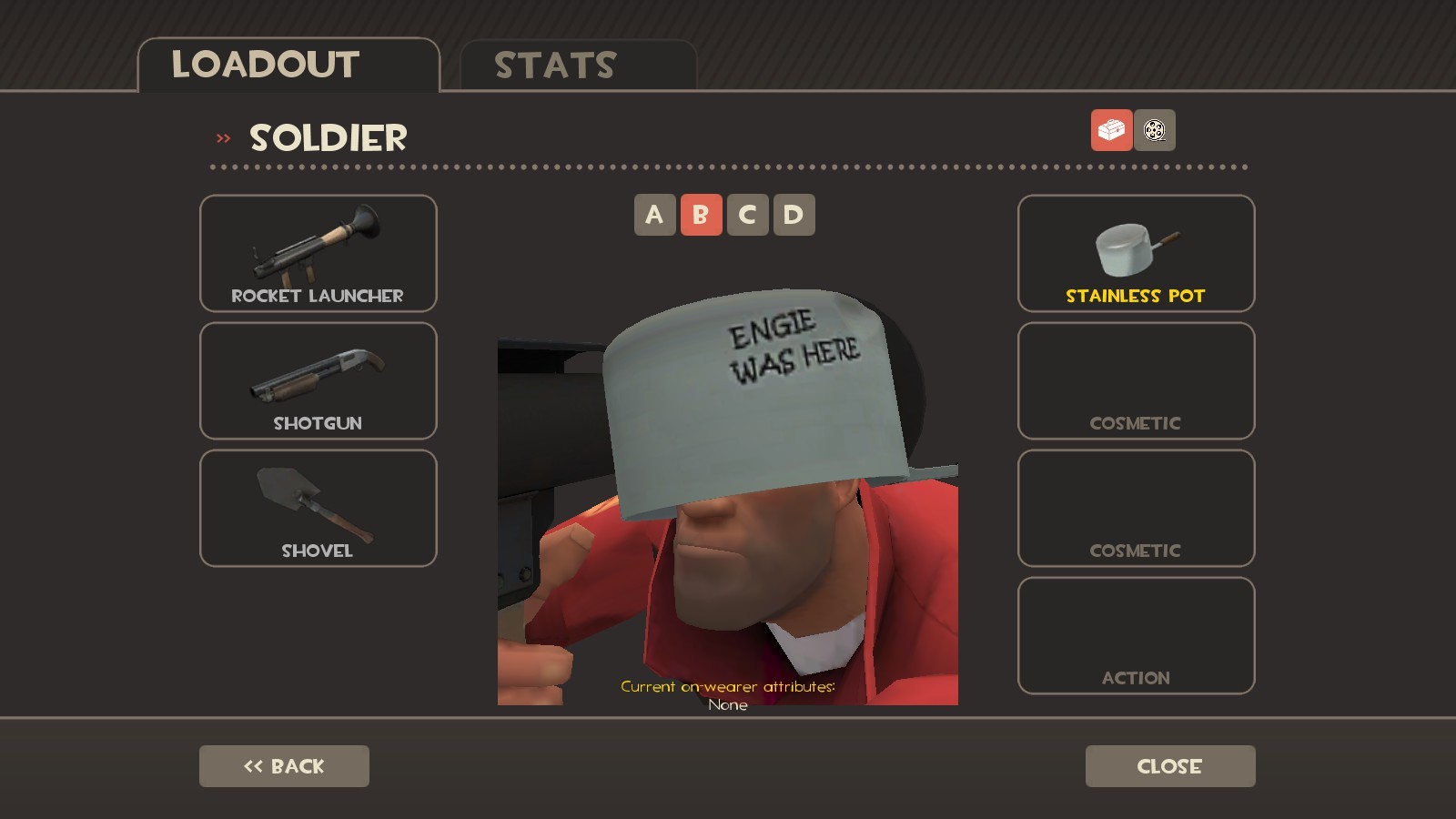Activate loadout preset C
Image resolution: width=1456 pixels, height=819 pixels.
coord(746,215)
